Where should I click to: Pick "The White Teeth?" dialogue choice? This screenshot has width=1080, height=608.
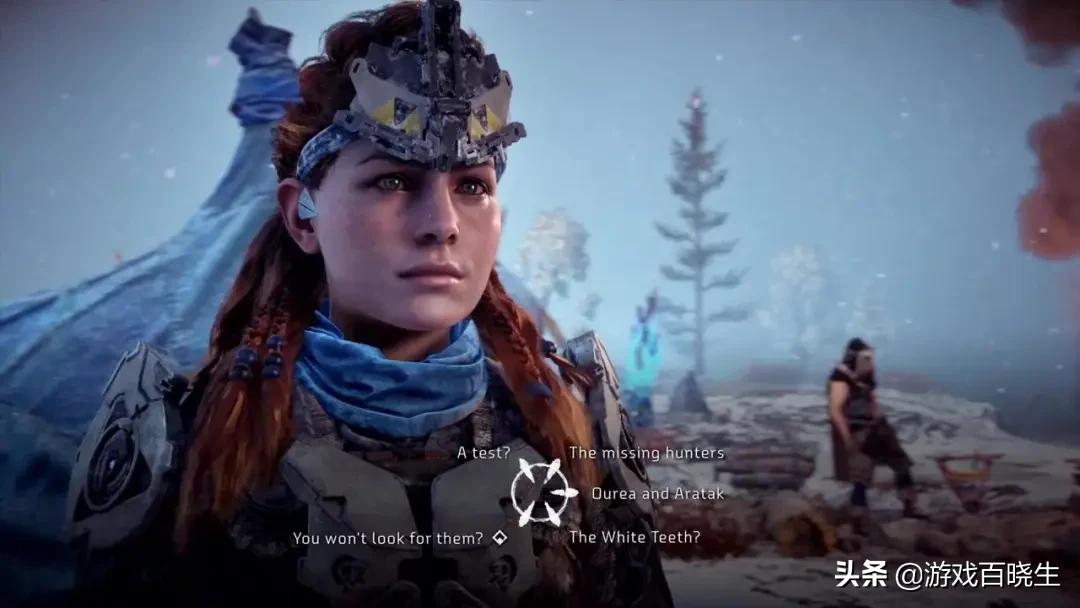[x=634, y=537]
